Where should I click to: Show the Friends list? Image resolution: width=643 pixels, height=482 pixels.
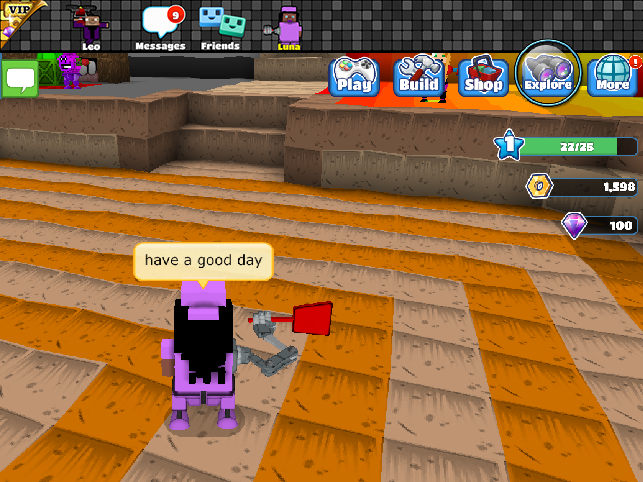coord(220,27)
